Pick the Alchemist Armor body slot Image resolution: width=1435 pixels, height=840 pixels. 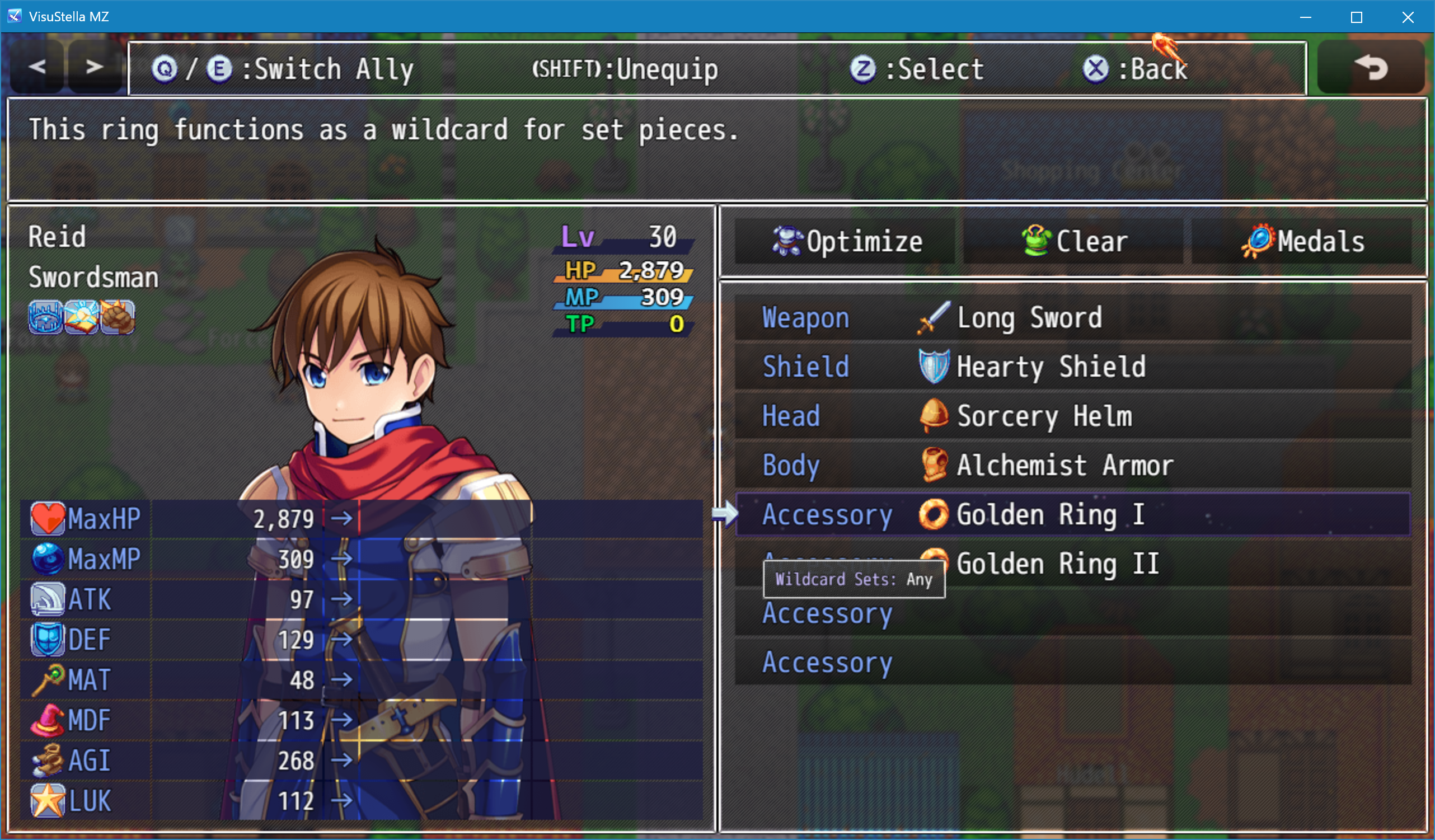(1073, 465)
